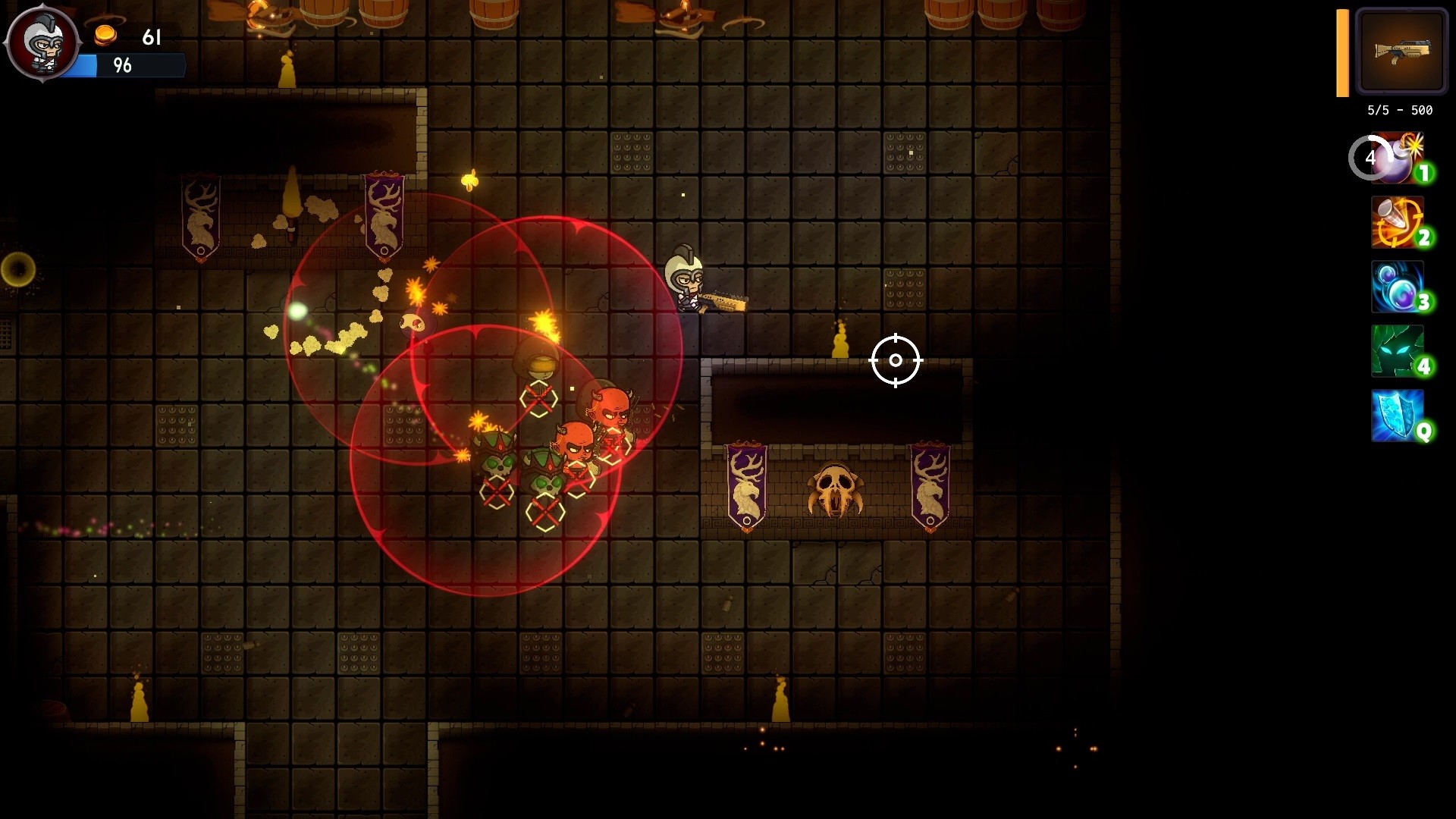Expand the weapon ammo readout '5/5 - 500'
Image resolution: width=1456 pixels, height=819 pixels.
pos(1399,110)
